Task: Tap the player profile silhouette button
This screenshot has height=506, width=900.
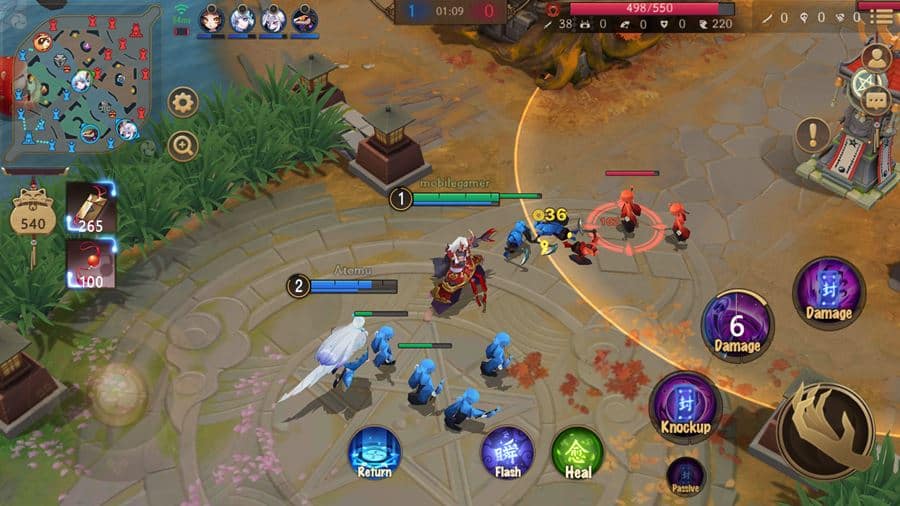Action: pos(877,56)
